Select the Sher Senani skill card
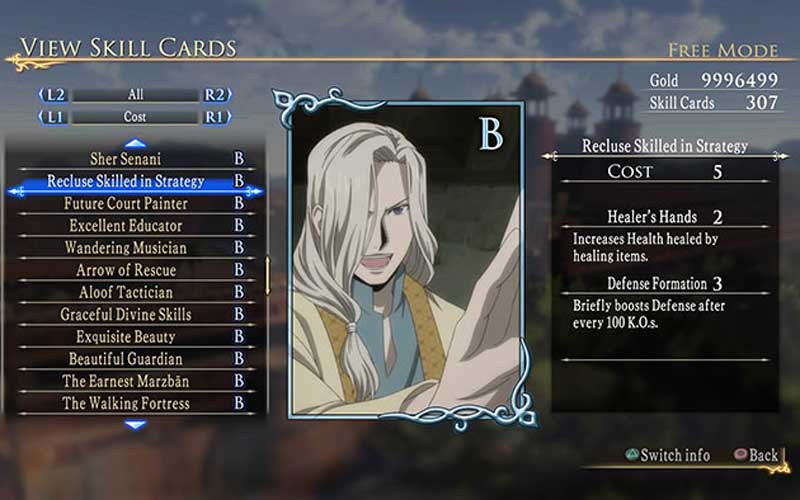This screenshot has height=500, width=800. (x=126, y=159)
